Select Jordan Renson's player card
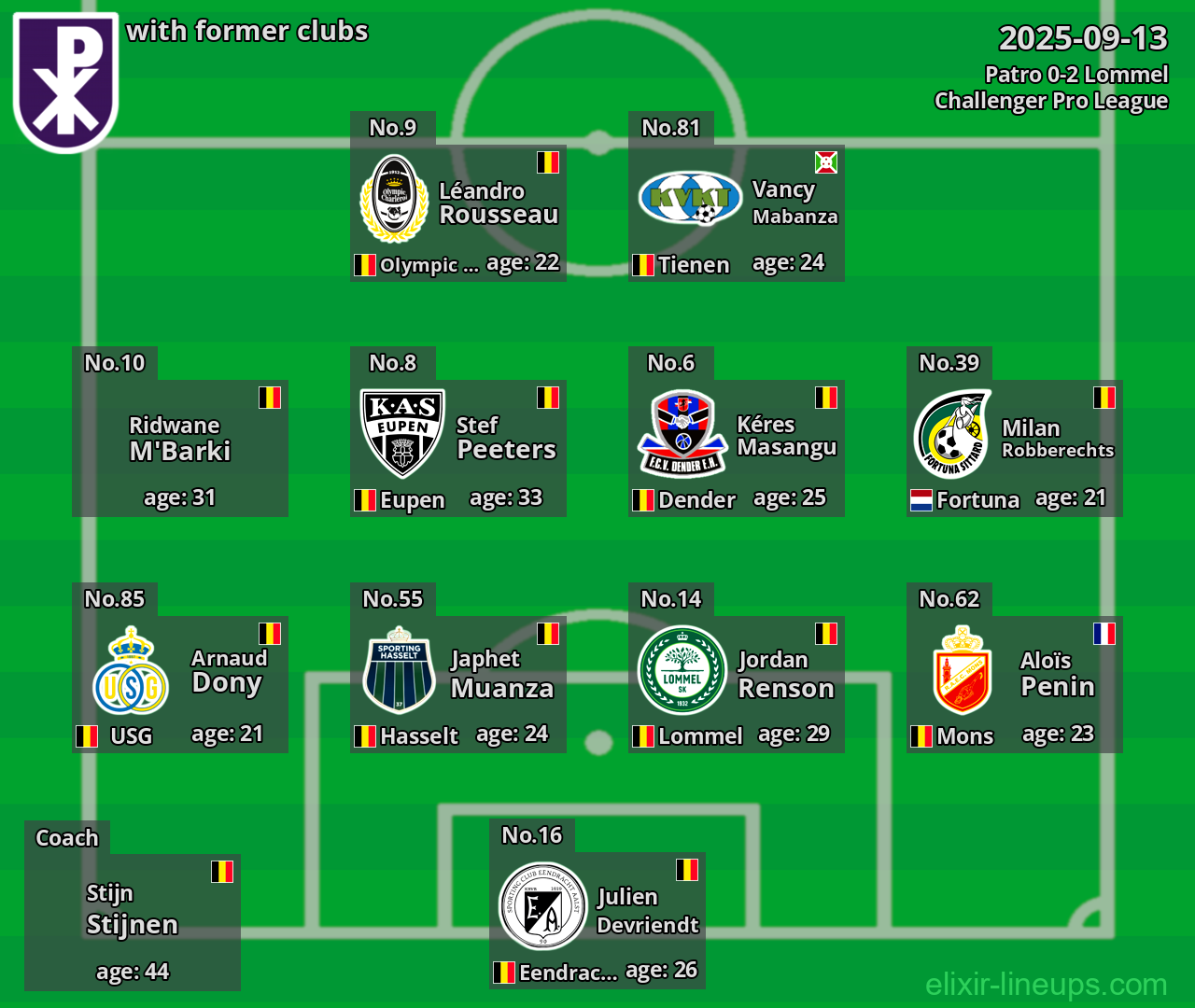Viewport: 1195px width, 1008px height. point(737,684)
